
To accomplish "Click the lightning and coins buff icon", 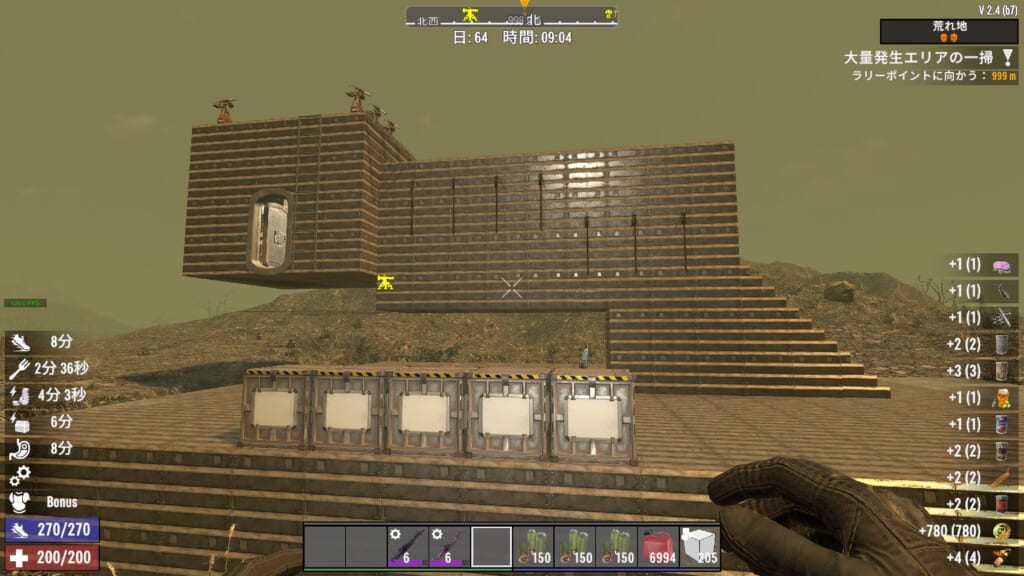I will 21,395.
